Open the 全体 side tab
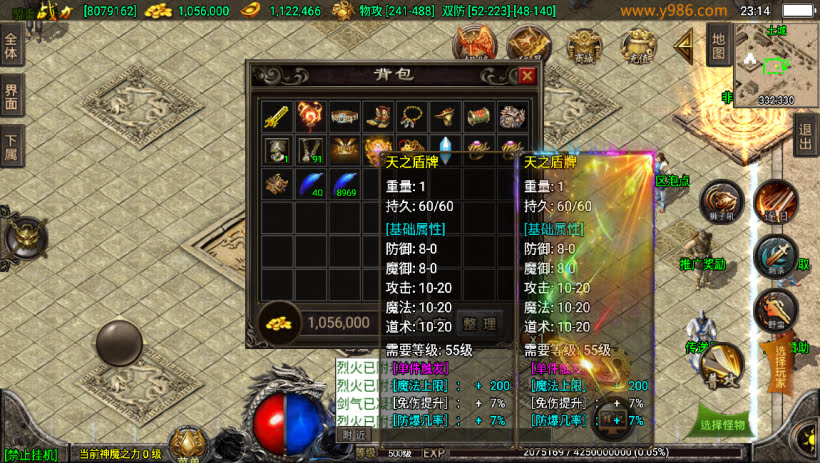 click(12, 47)
